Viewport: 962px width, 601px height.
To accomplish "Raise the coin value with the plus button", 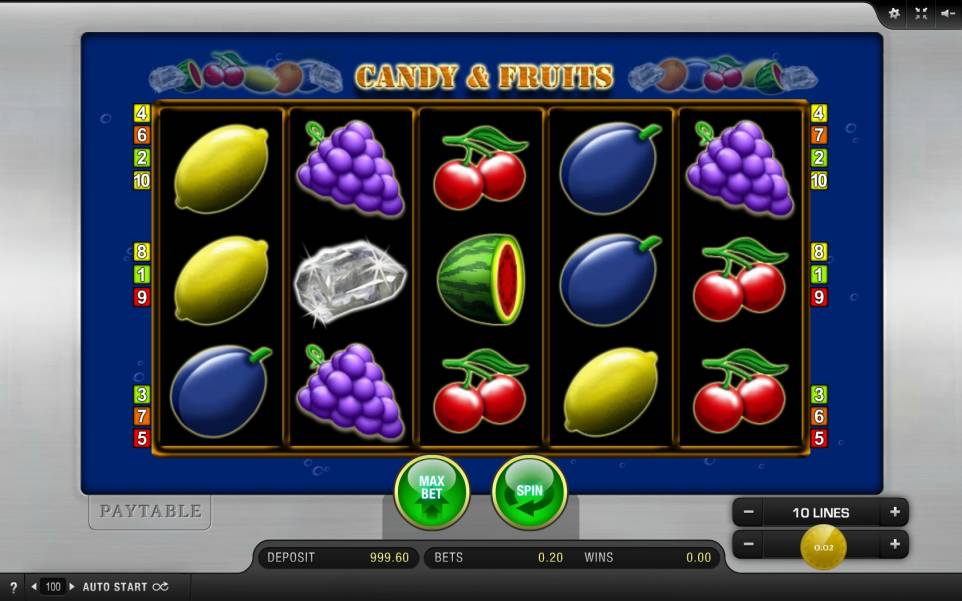I will click(894, 544).
